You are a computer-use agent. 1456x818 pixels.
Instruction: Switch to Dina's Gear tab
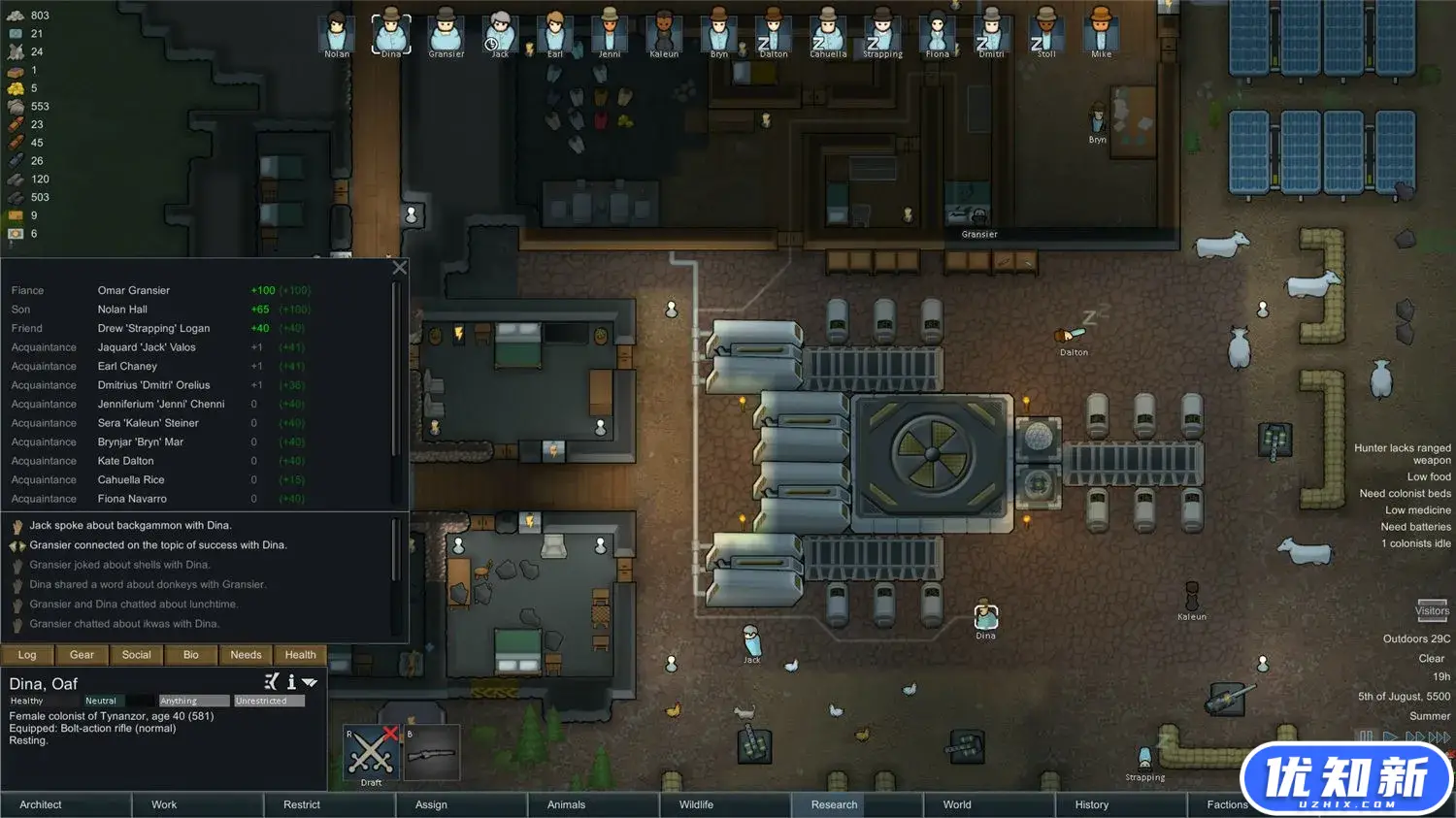82,655
